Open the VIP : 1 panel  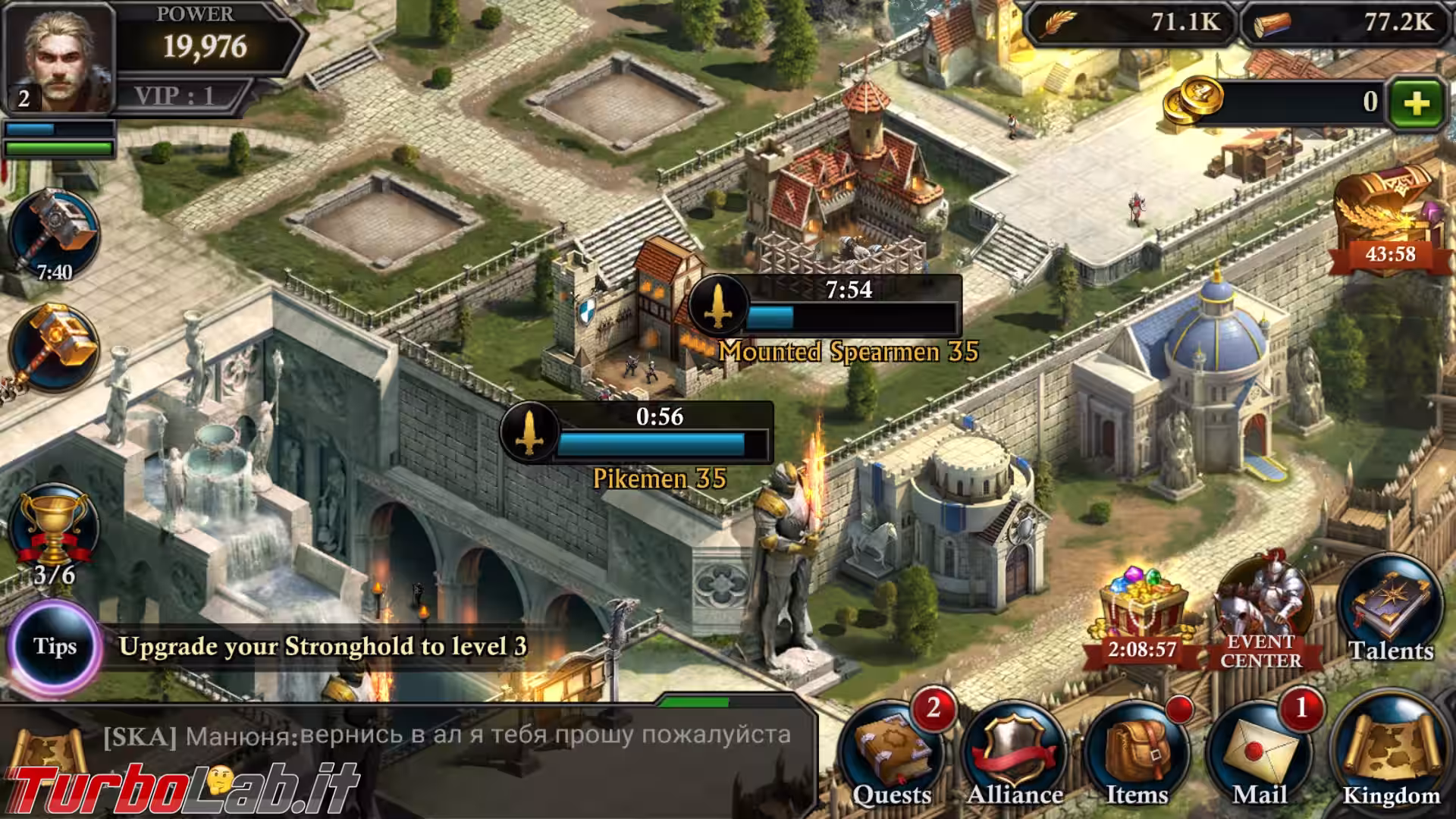(x=176, y=96)
